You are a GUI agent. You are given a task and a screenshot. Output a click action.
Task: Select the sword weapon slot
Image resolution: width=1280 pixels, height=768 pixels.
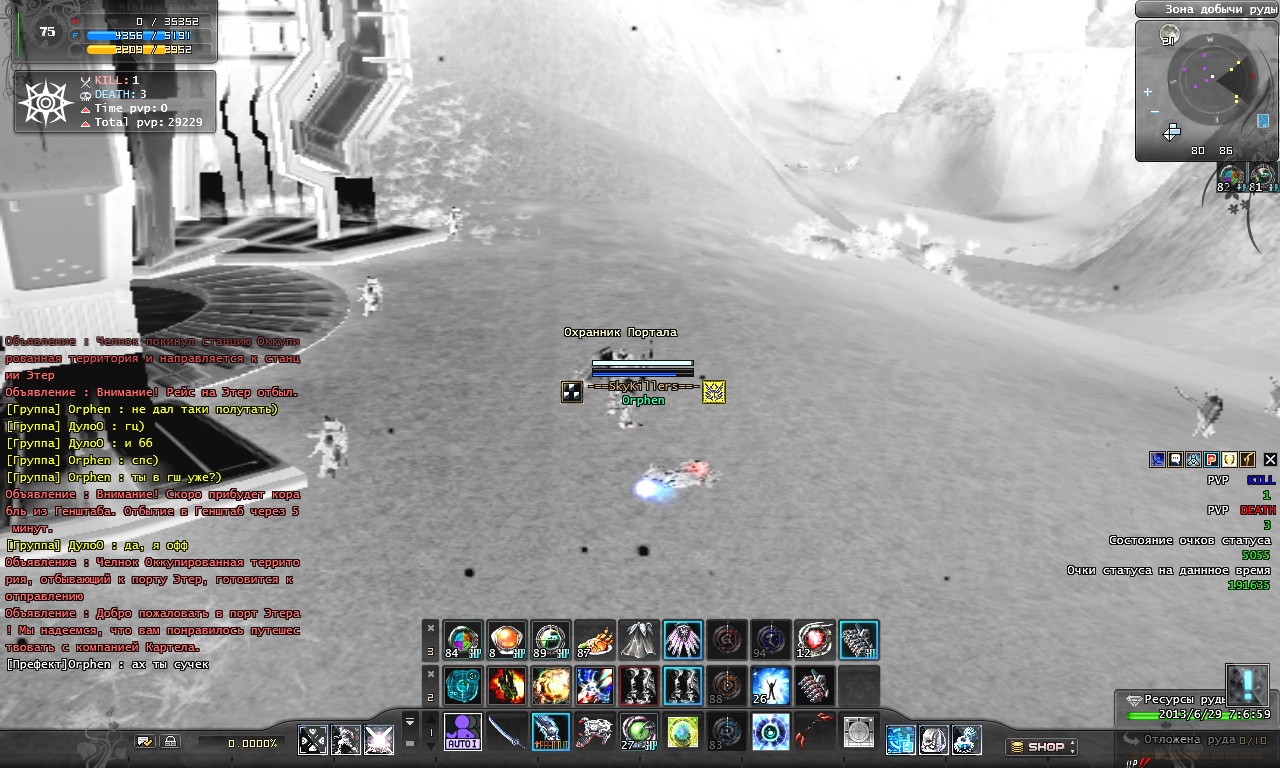tap(507, 732)
